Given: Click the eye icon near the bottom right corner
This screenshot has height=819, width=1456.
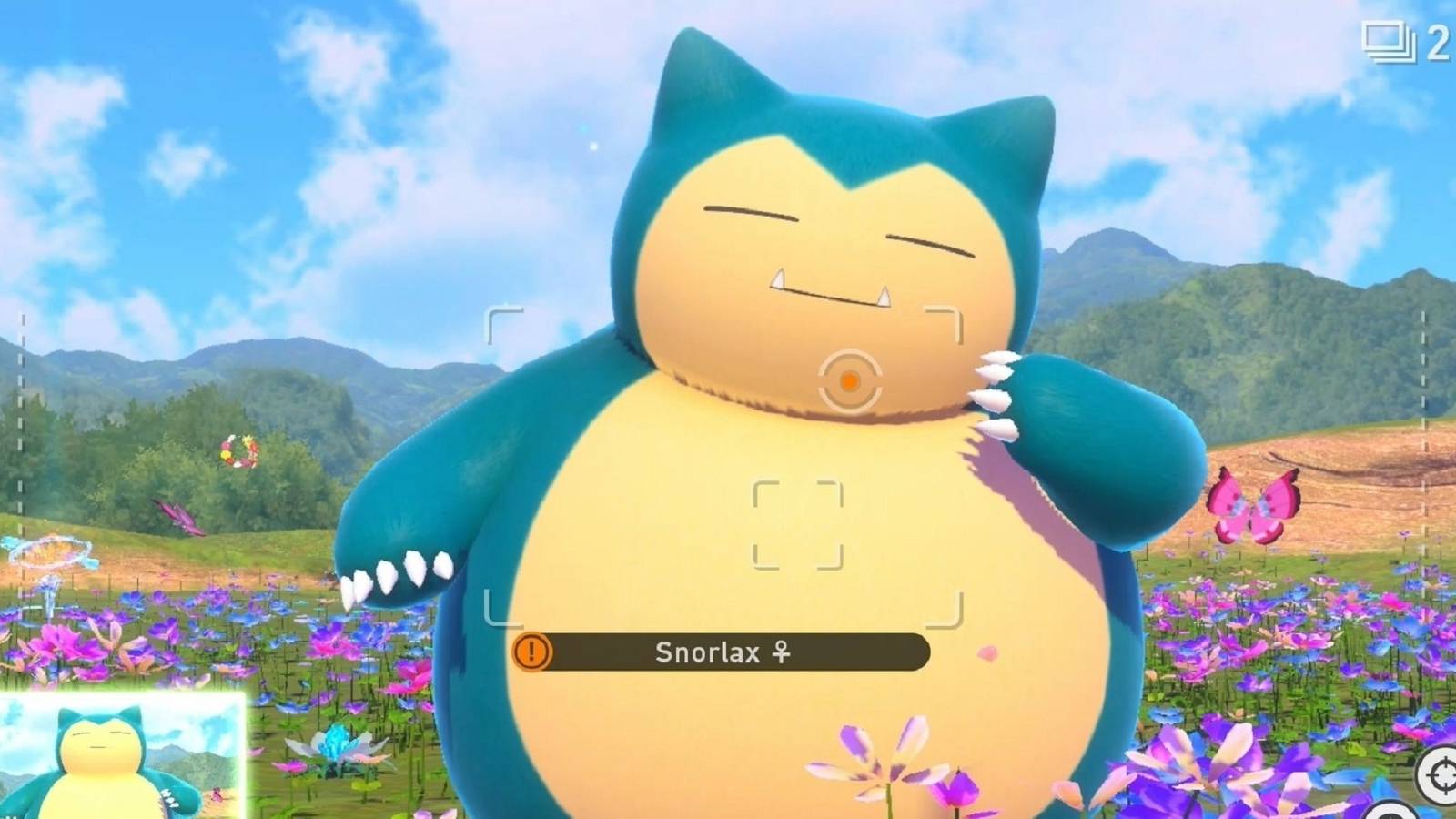Looking at the screenshot, I should (x=1390, y=813).
